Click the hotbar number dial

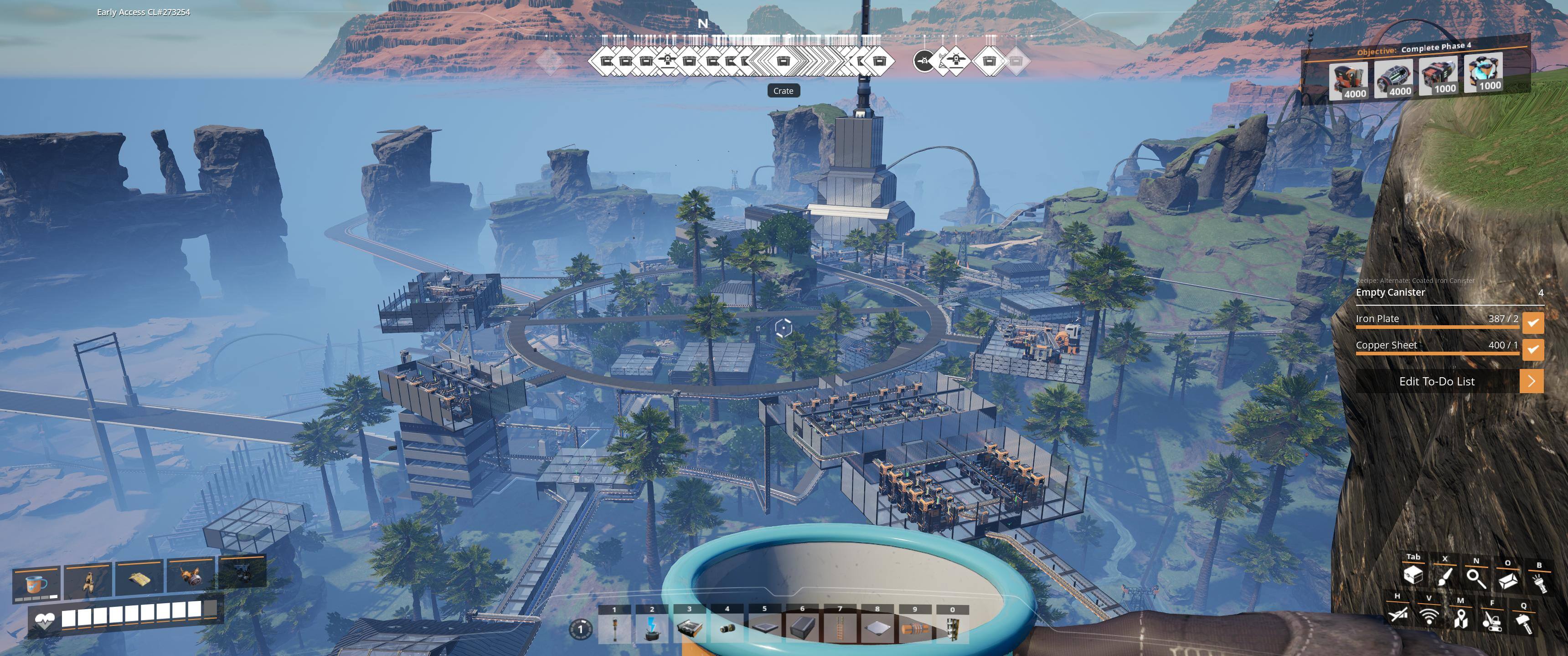[580, 629]
